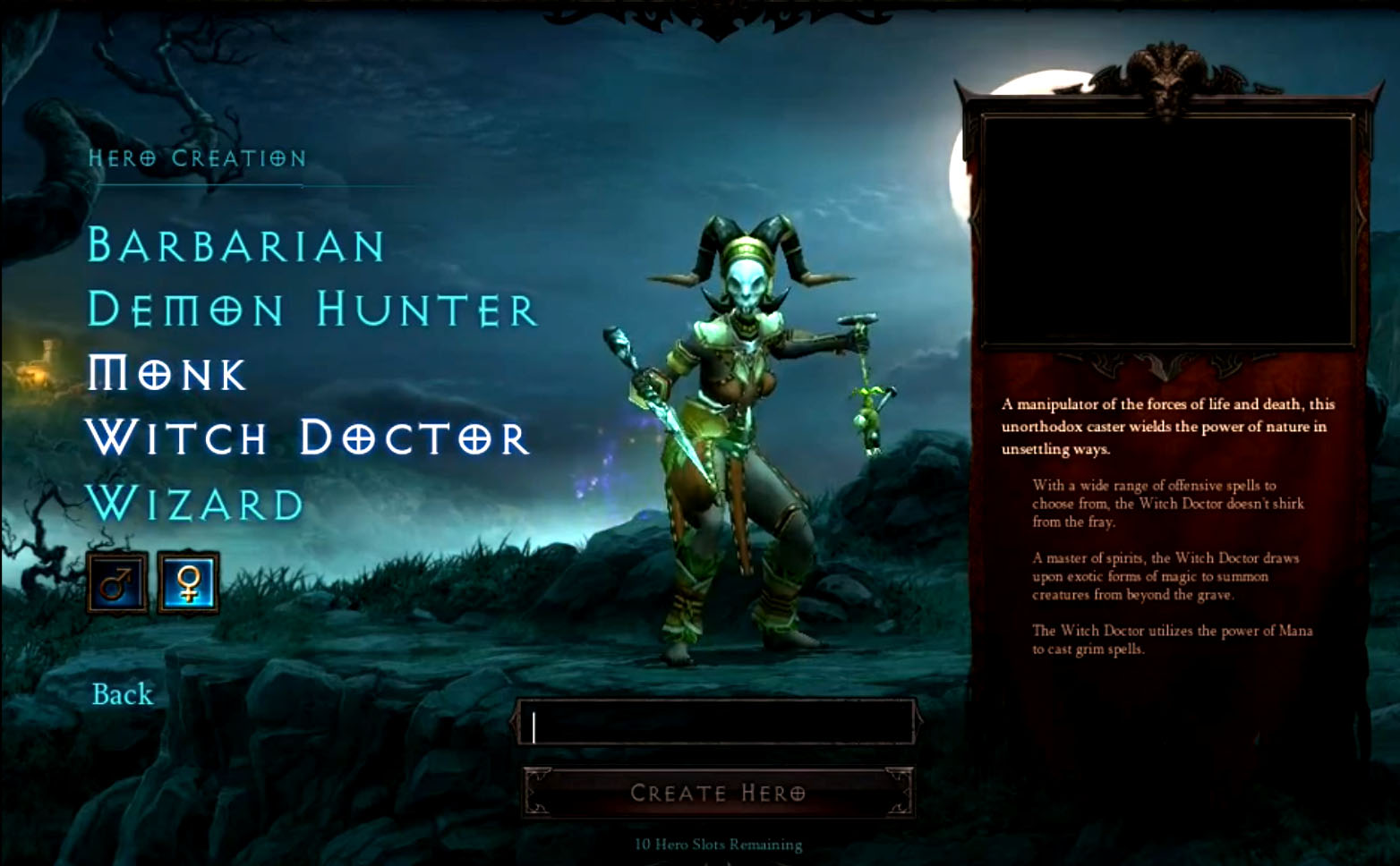Pick the Monk hero class

(166, 374)
